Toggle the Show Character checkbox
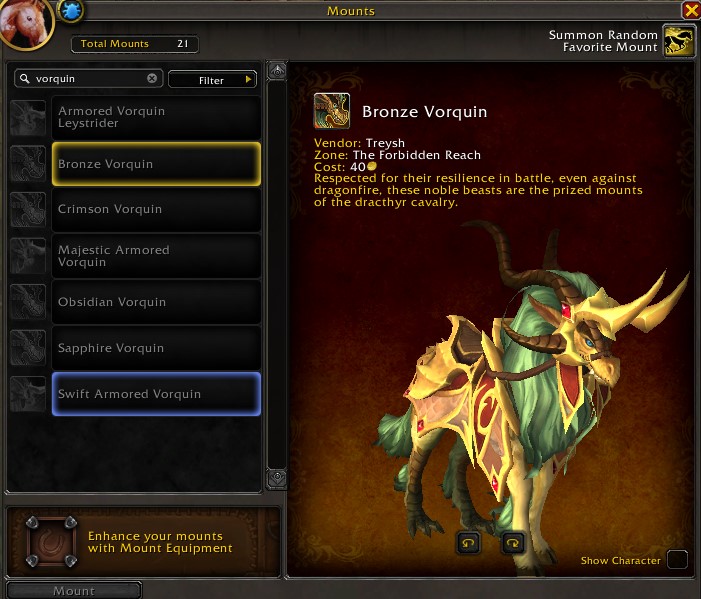This screenshot has height=599, width=701. pos(677,560)
